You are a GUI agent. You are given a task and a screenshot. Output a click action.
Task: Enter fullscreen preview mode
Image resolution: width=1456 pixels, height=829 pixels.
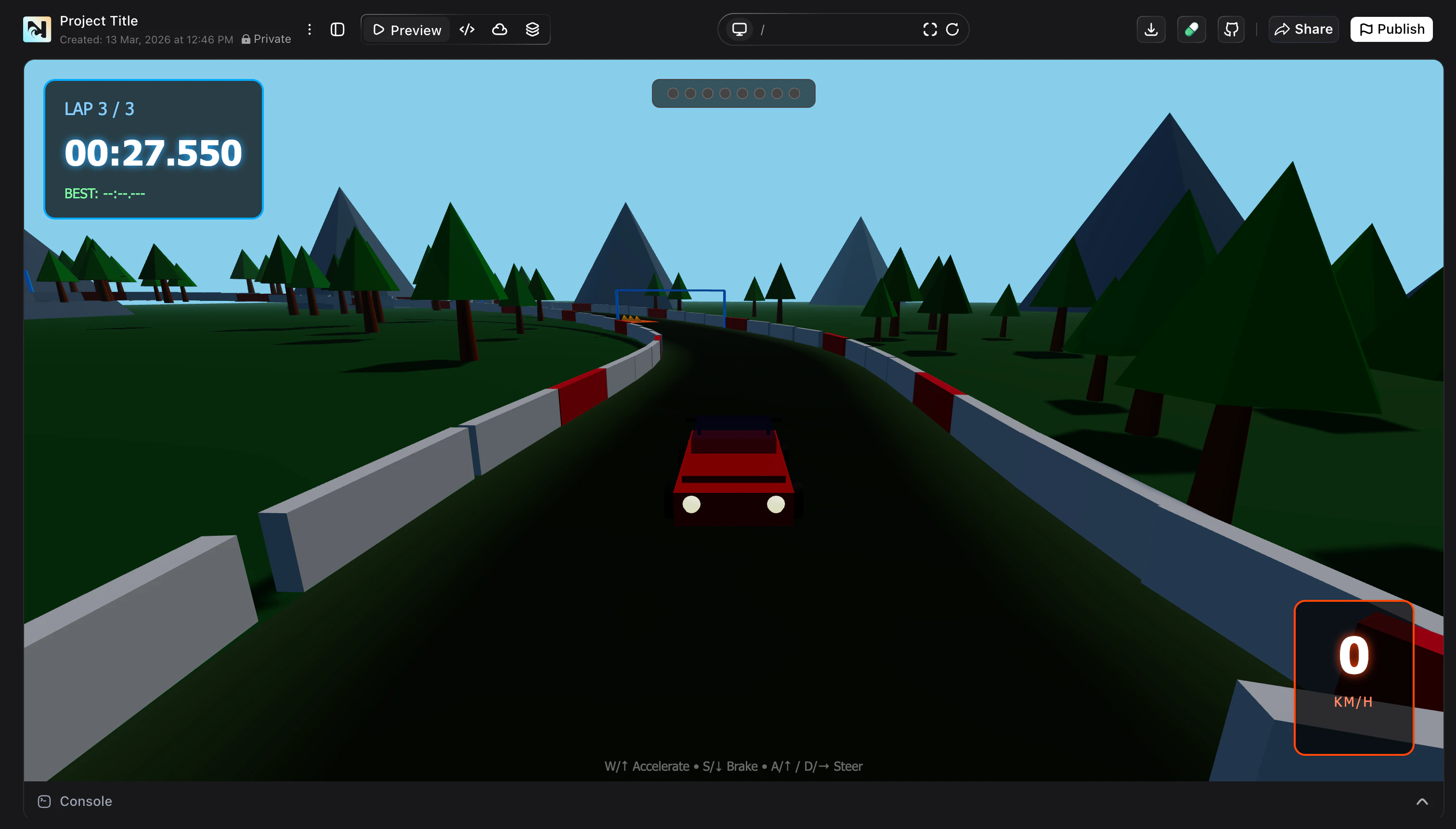click(x=929, y=29)
